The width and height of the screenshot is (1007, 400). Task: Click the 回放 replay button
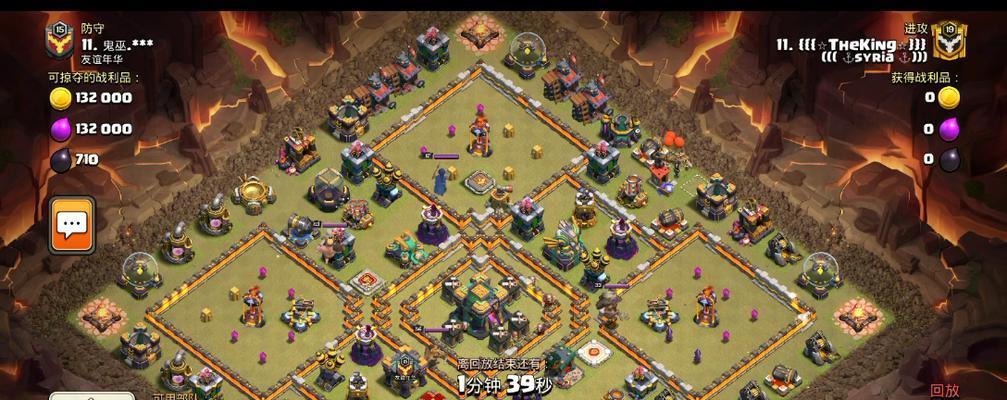(944, 390)
